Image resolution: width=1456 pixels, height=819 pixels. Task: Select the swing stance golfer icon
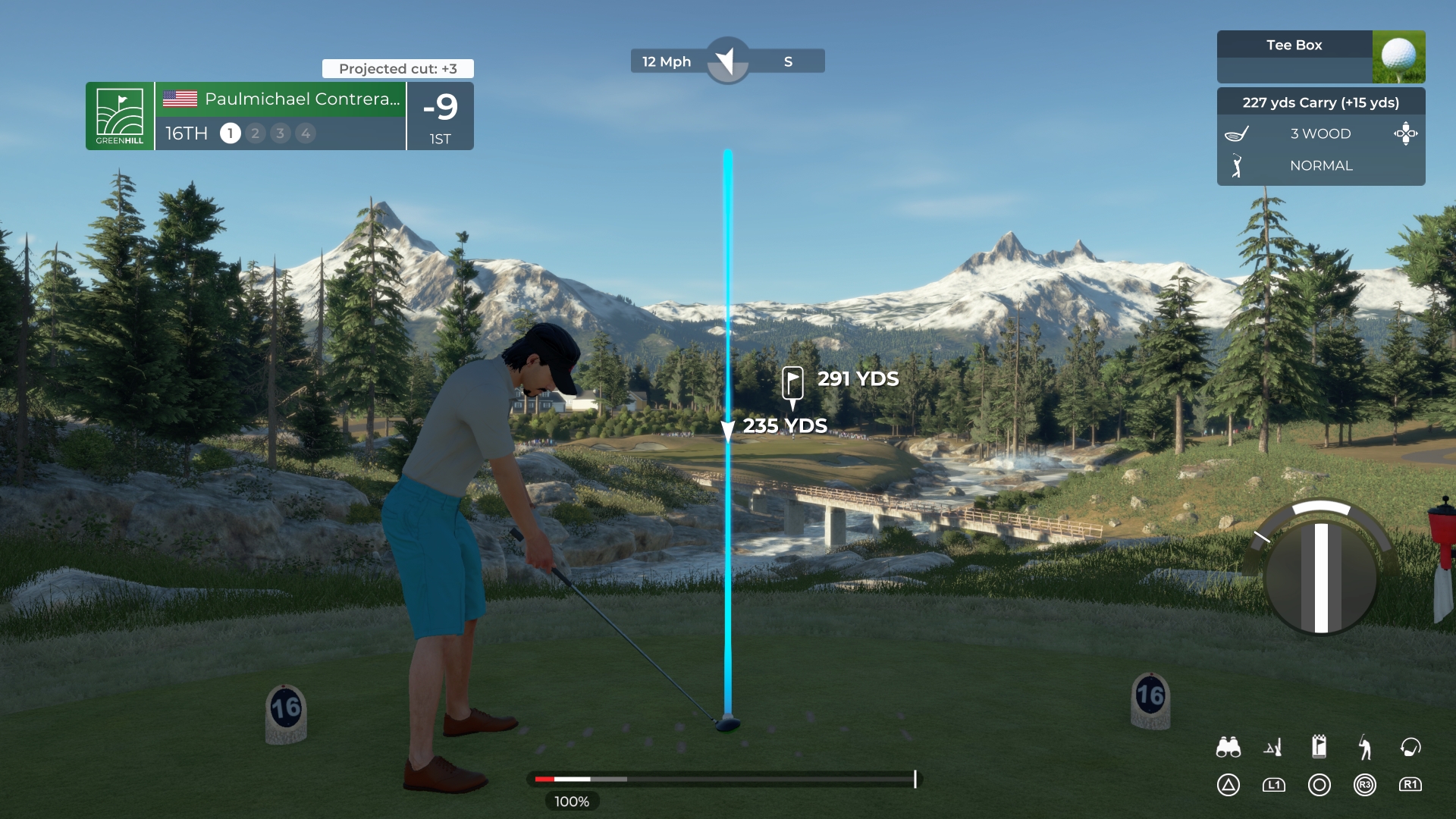coord(1366,747)
